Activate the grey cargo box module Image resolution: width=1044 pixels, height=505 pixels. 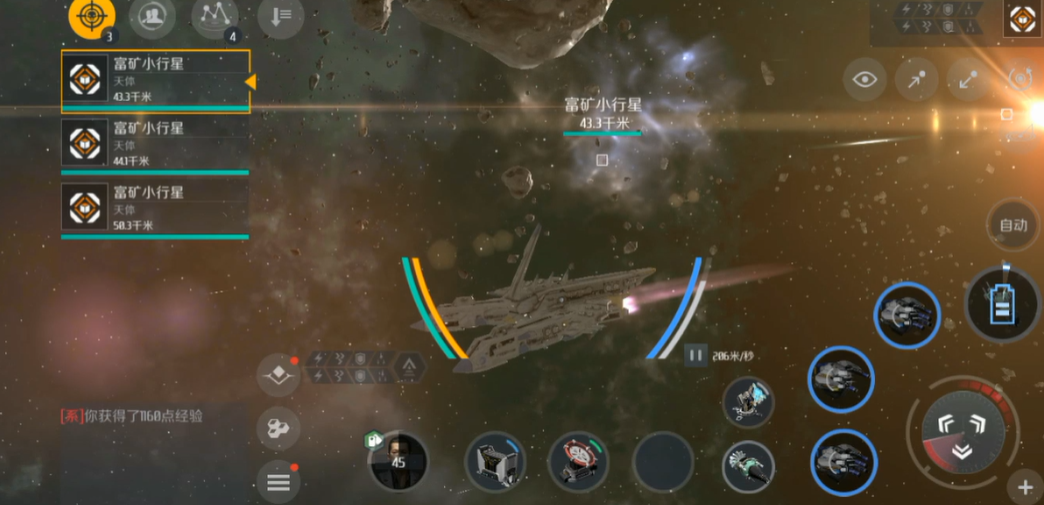click(496, 461)
